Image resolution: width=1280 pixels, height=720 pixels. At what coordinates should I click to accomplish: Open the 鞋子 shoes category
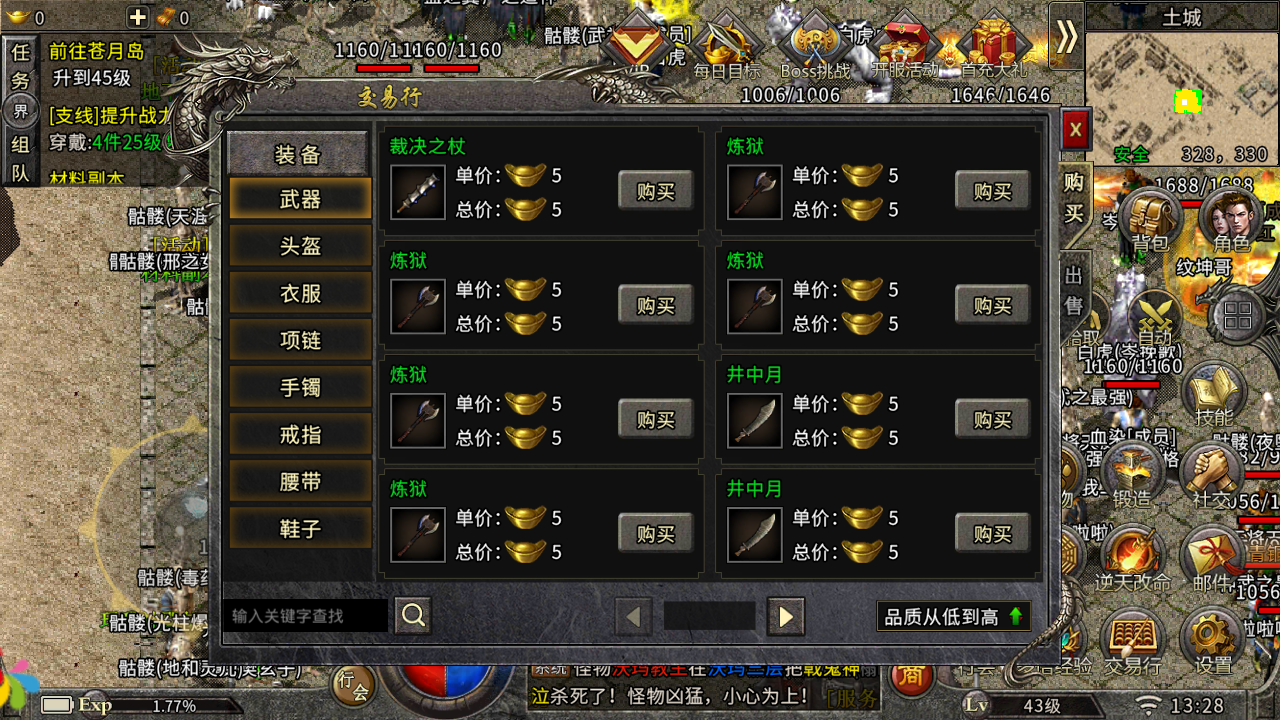[x=300, y=528]
